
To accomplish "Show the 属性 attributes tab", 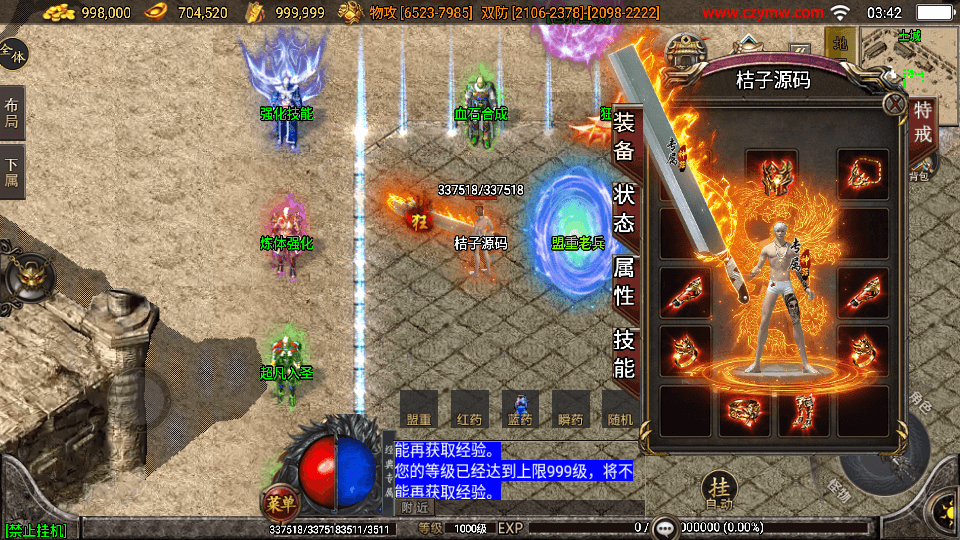I will tap(624, 280).
